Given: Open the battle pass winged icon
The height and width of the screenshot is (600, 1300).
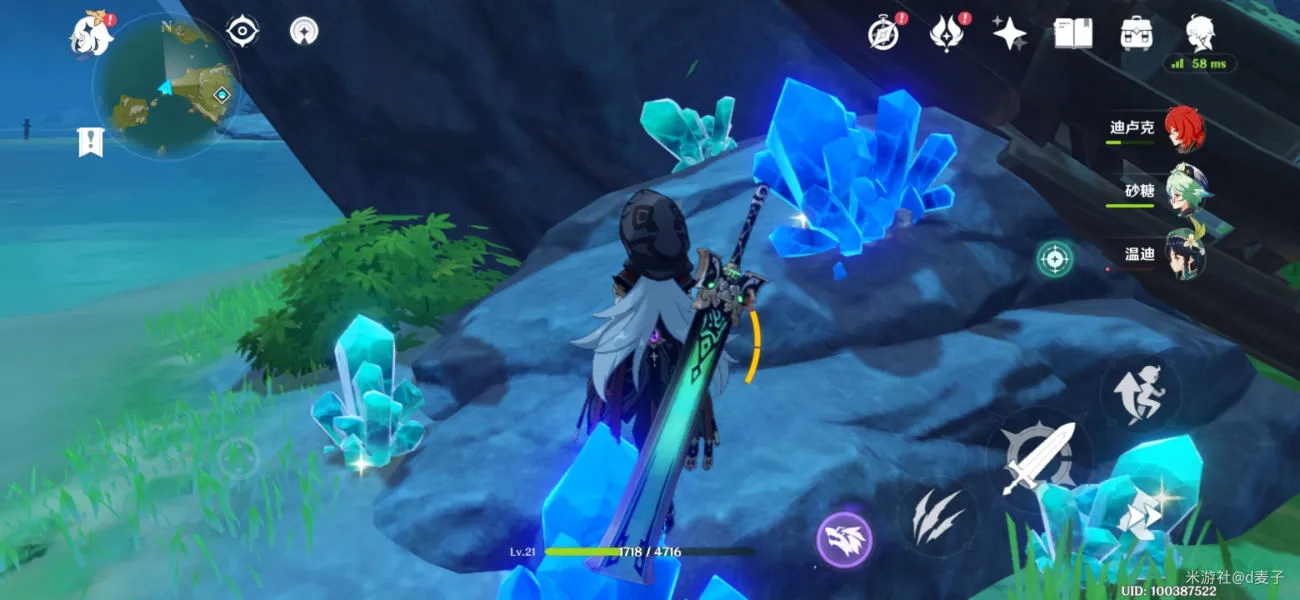Looking at the screenshot, I should tap(946, 33).
